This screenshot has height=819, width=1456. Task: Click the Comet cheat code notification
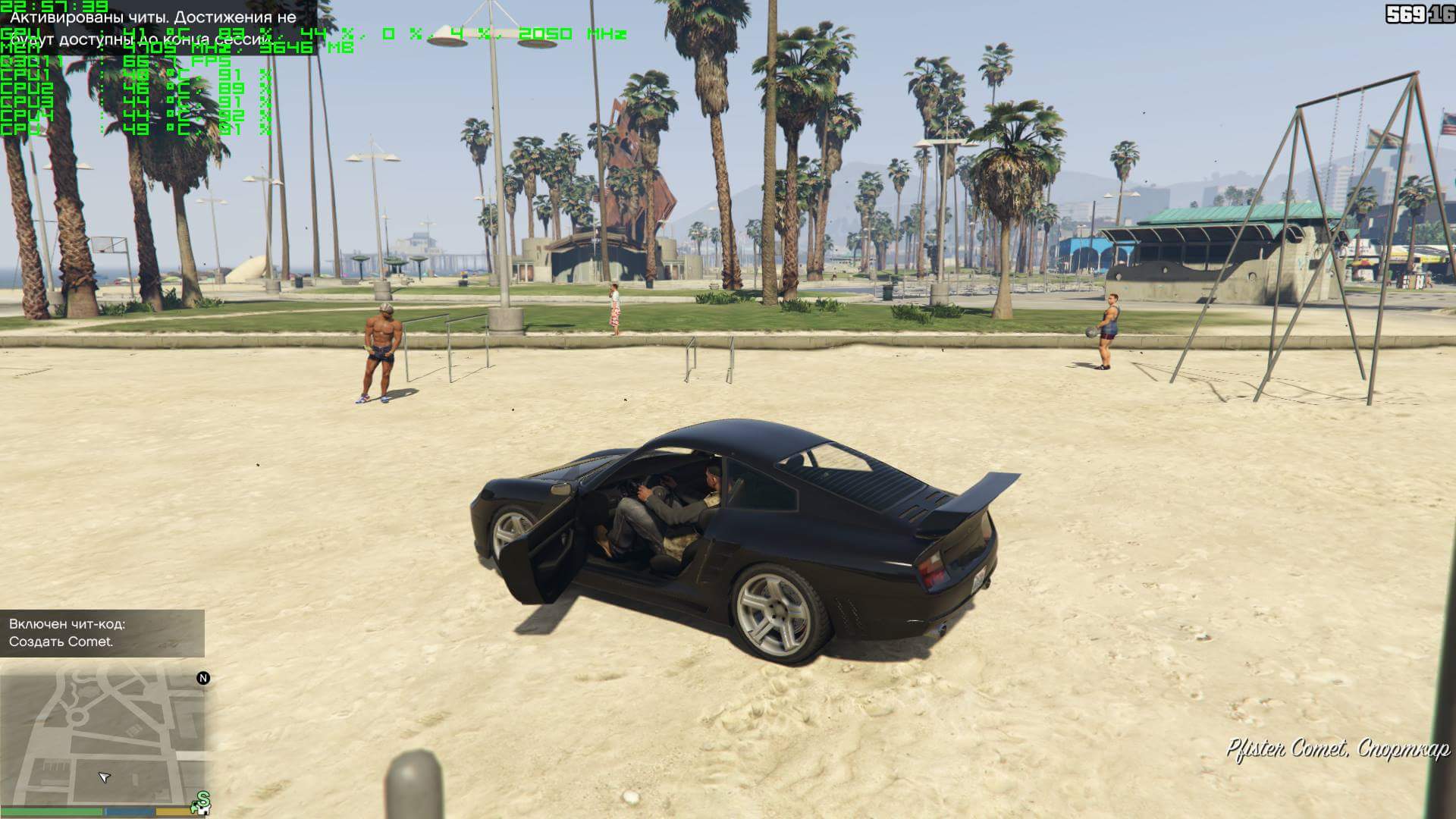tap(102, 633)
